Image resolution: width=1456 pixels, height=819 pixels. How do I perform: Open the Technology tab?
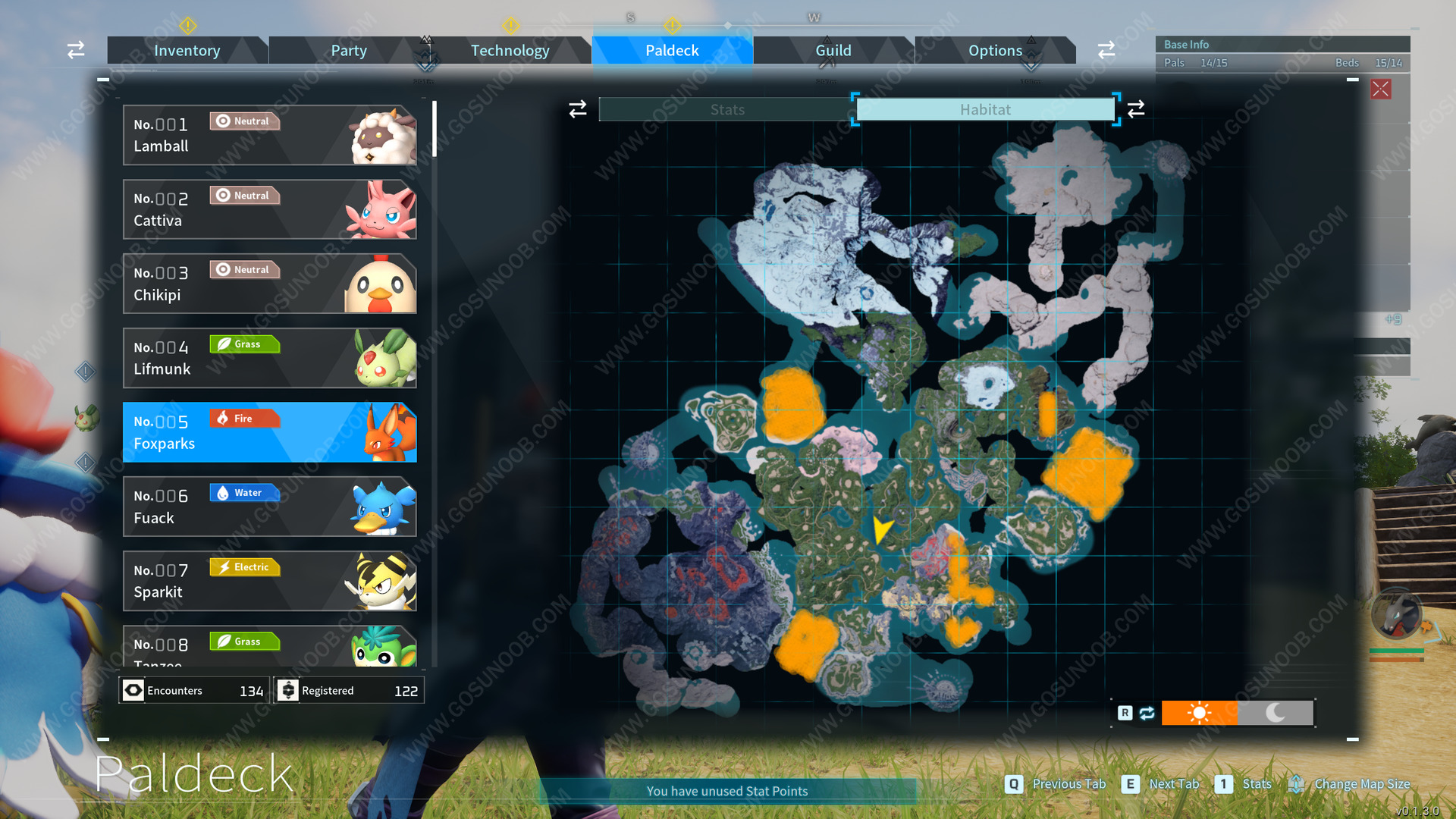[x=510, y=51]
